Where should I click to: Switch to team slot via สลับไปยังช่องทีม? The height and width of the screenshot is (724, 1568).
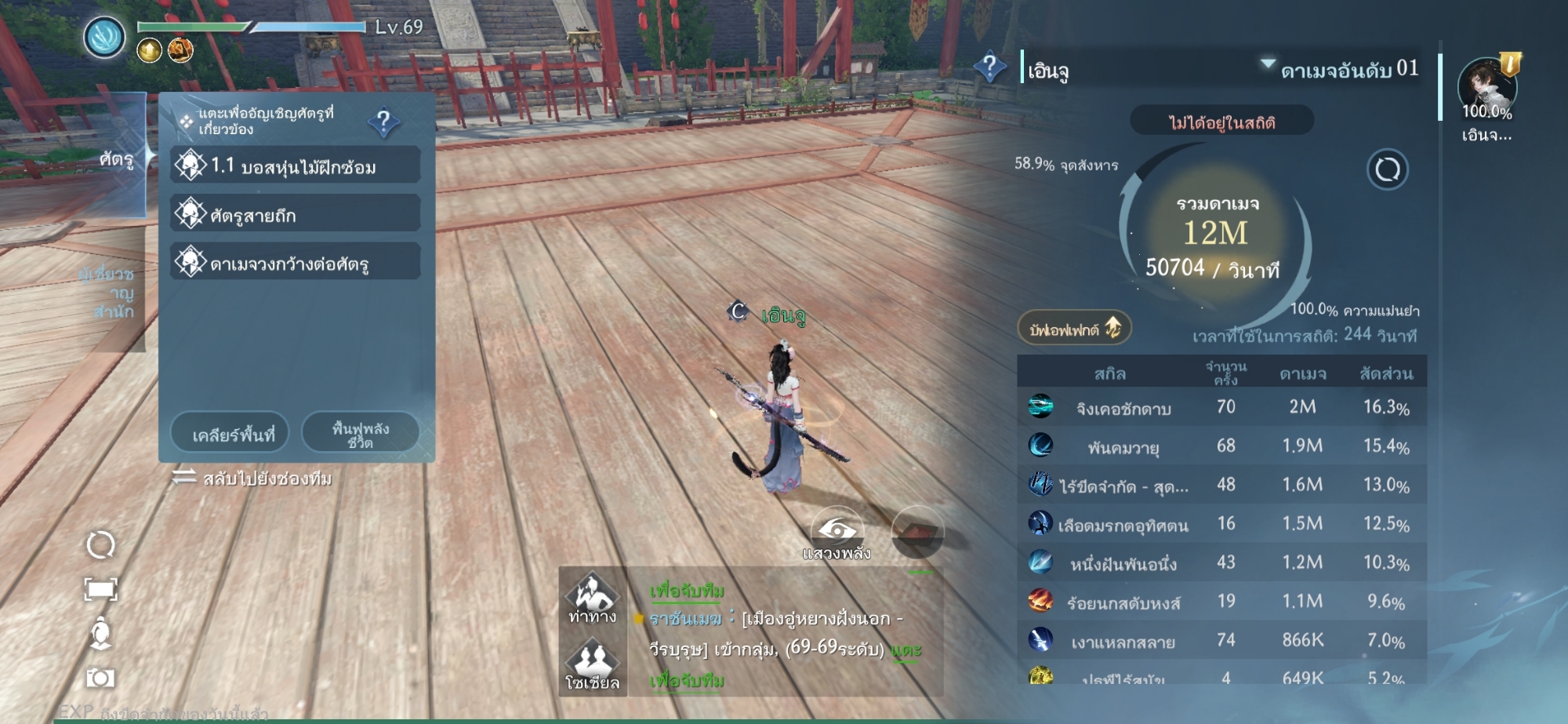point(253,478)
